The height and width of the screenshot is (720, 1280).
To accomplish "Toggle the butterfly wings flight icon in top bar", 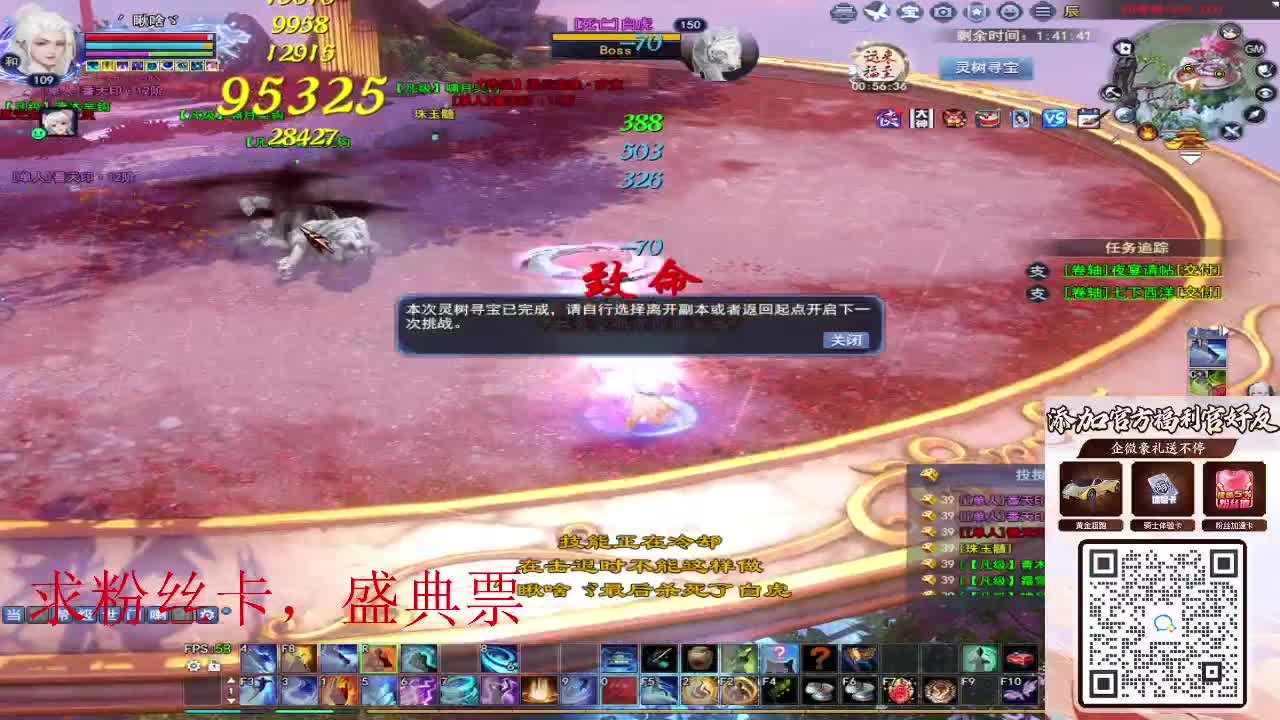I will tap(877, 12).
